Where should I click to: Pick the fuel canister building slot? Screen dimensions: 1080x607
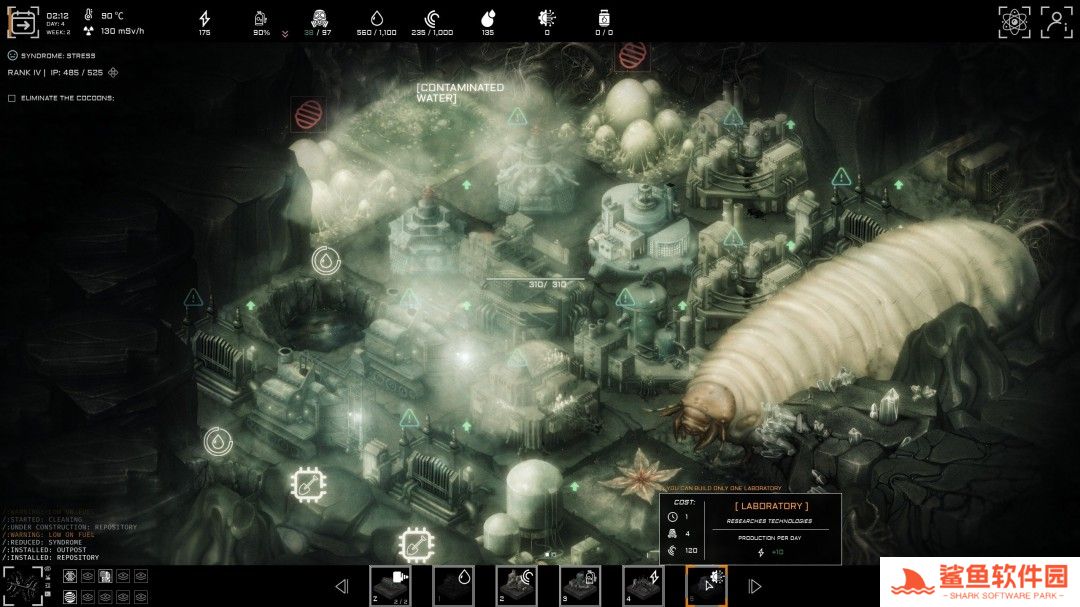coord(579,585)
